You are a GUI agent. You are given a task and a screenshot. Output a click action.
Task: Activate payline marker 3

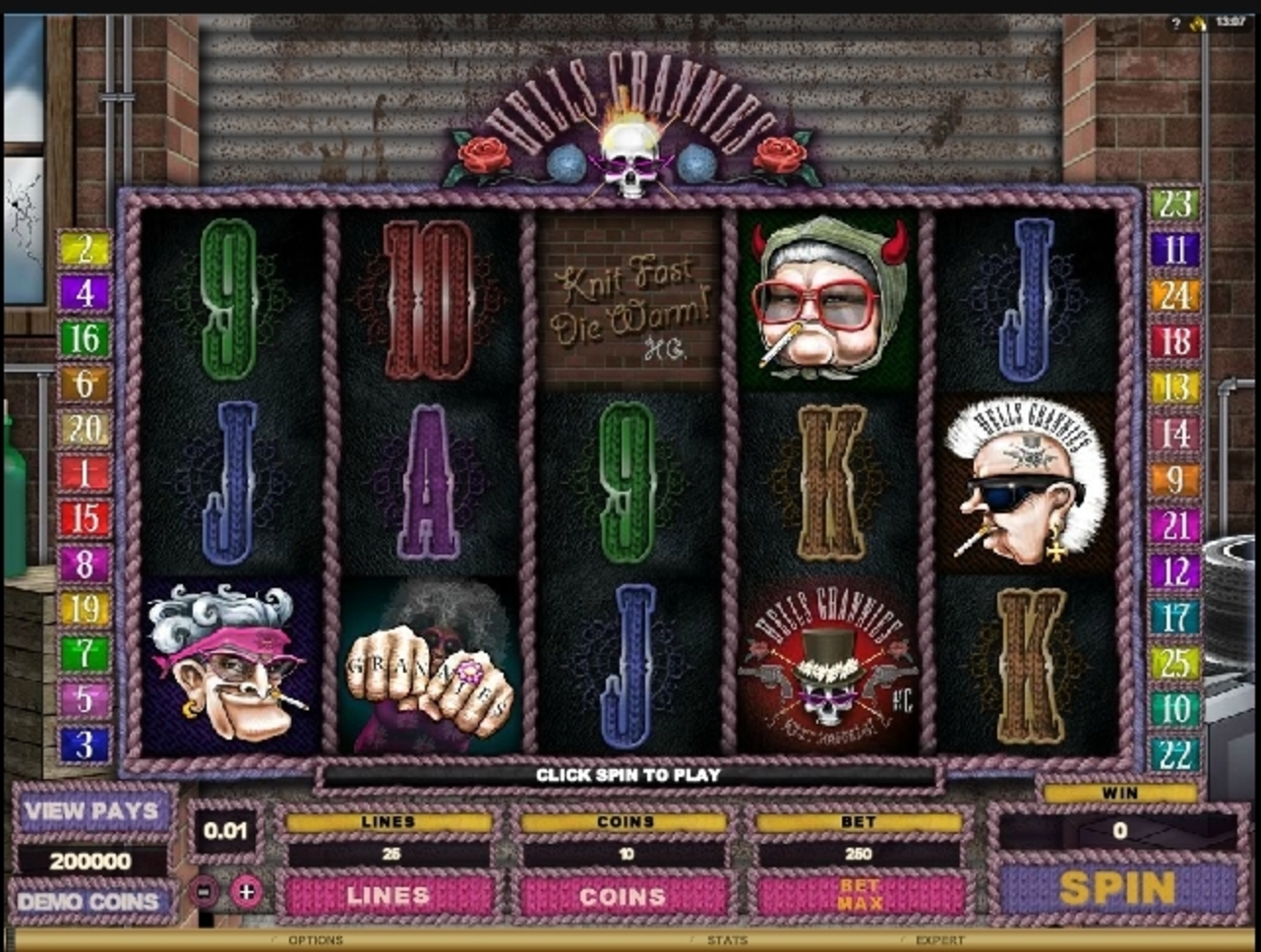(x=85, y=744)
